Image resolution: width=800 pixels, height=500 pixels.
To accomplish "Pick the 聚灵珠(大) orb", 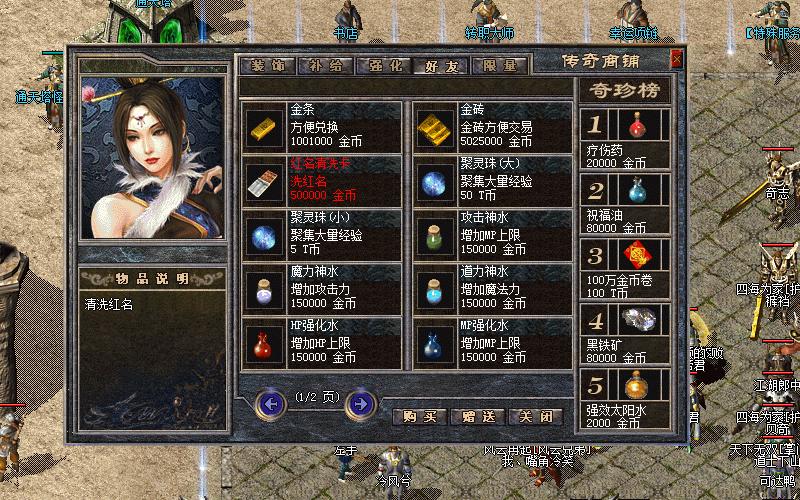I will tap(433, 181).
